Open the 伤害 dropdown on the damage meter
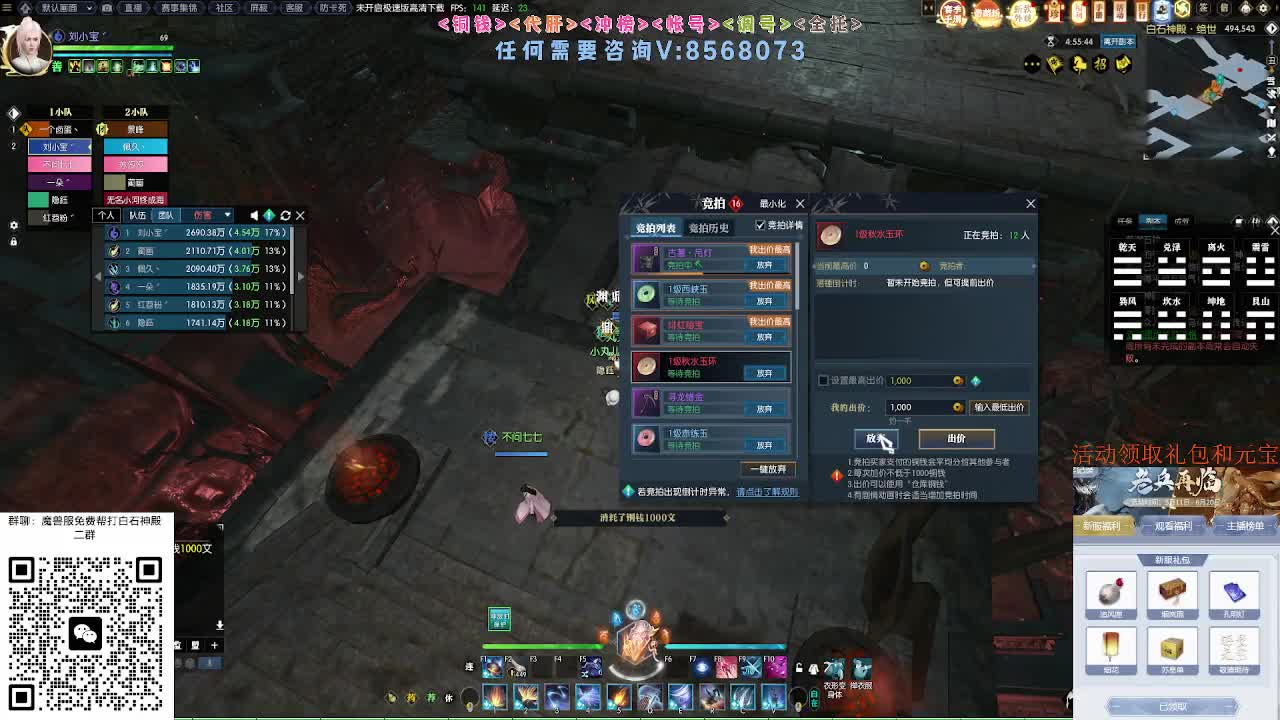This screenshot has width=1280, height=720. coord(210,215)
